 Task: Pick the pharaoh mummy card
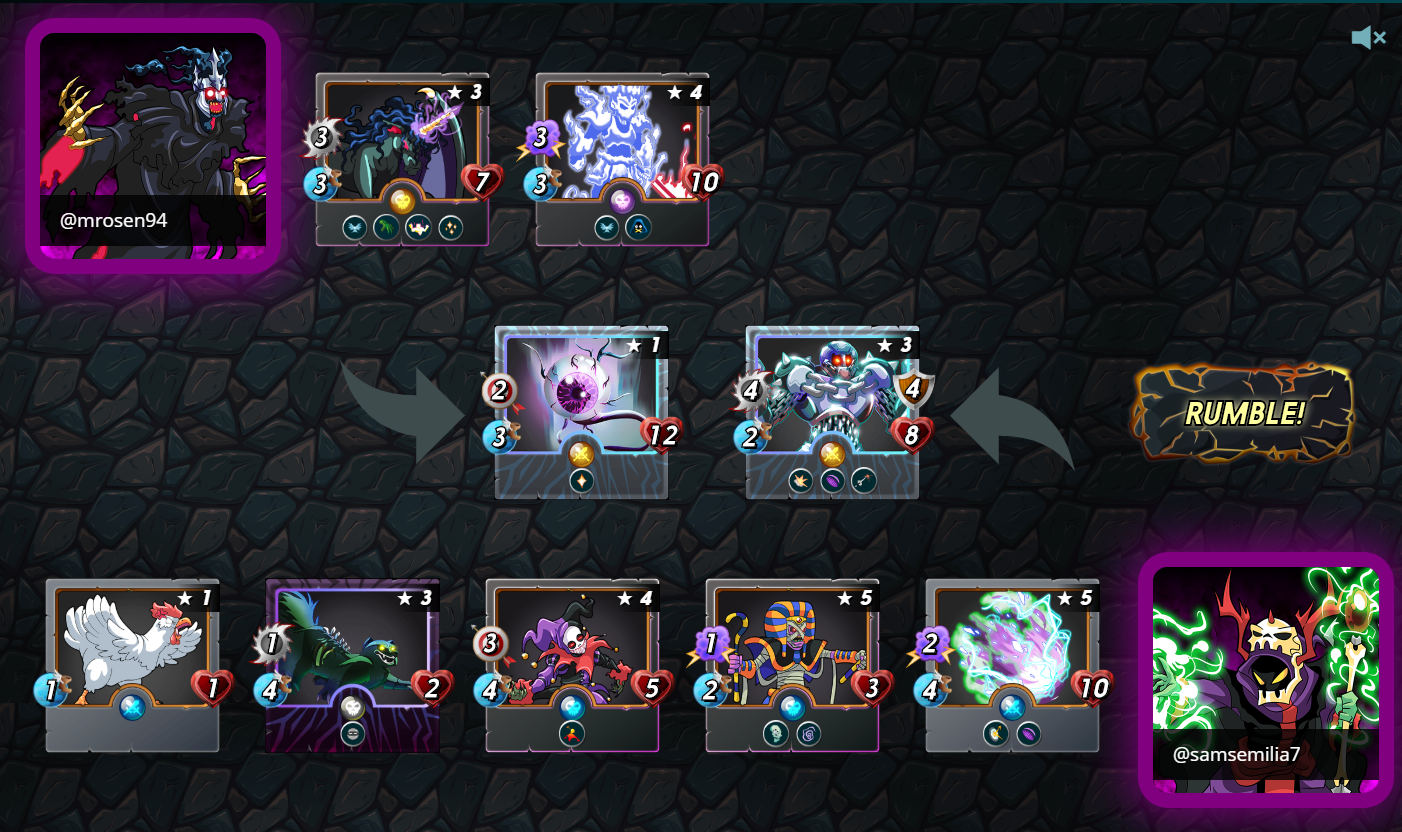tap(792, 665)
